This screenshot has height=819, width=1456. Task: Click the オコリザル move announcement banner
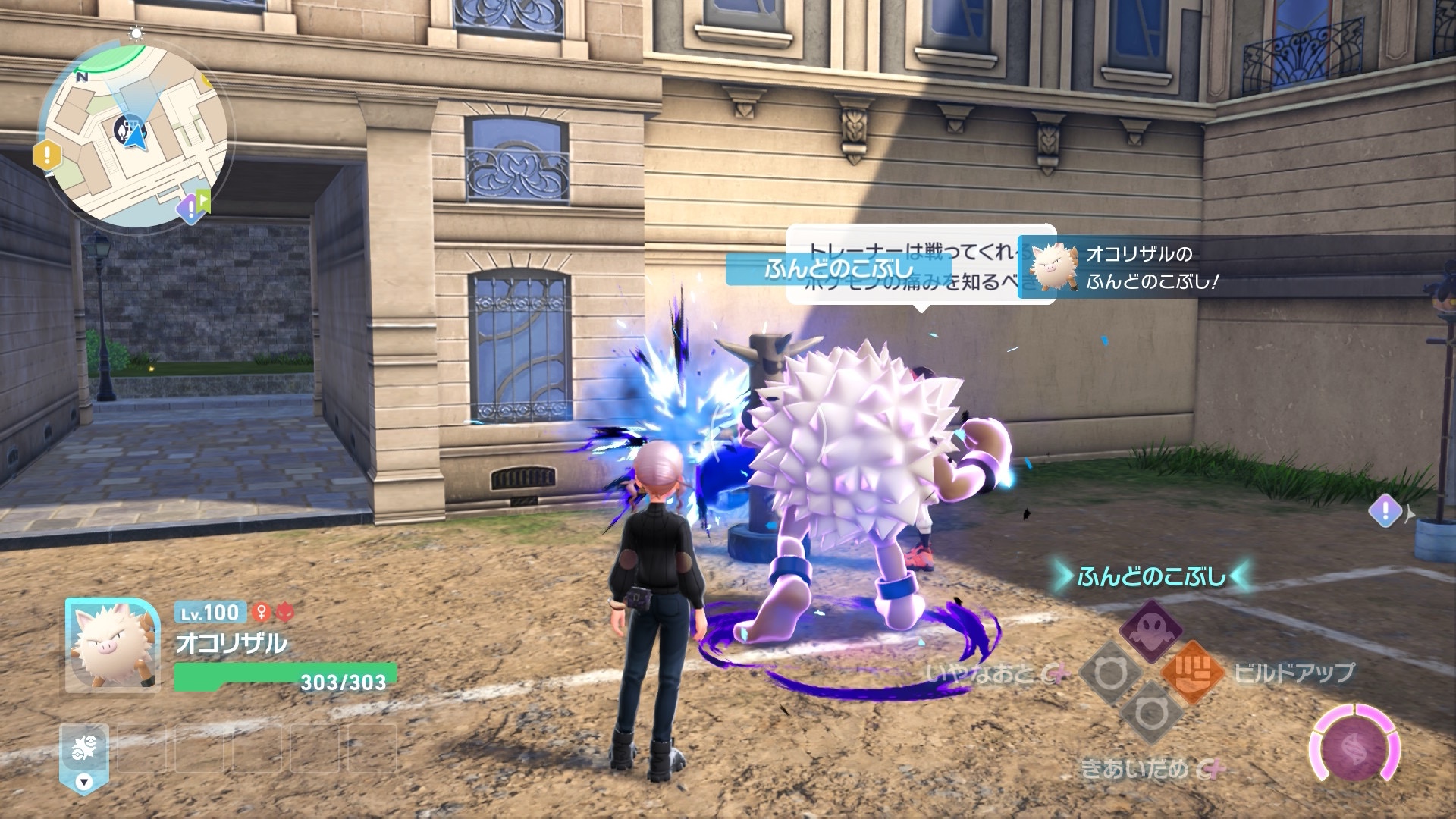1236,268
